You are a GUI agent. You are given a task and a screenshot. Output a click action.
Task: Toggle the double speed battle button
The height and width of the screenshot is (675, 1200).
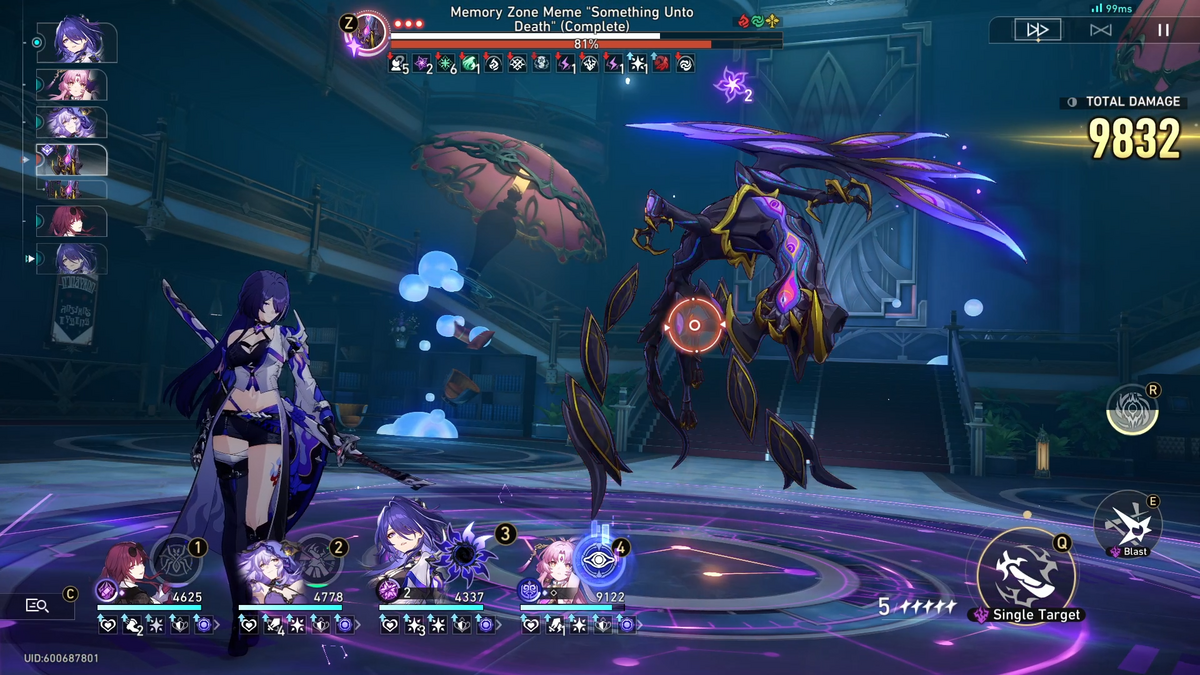pyautogui.click(x=1037, y=30)
